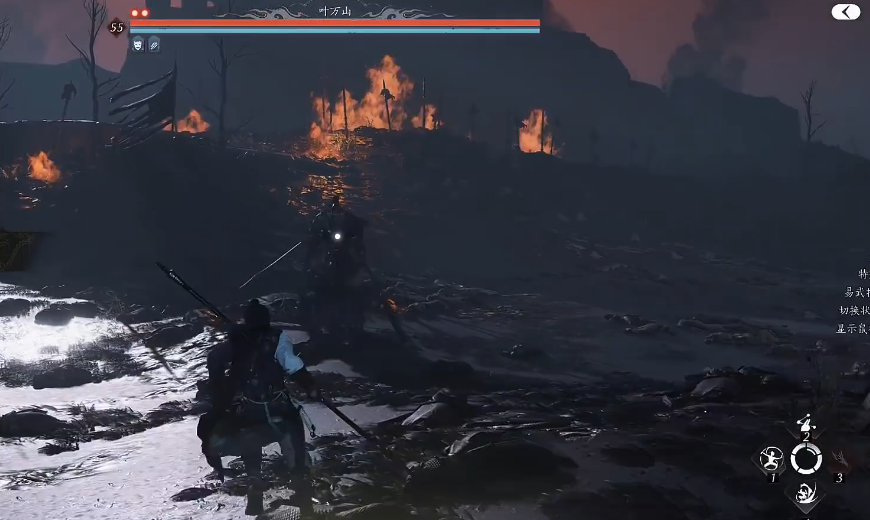This screenshot has width=870, height=520.
Task: Select the faded branch skill icon
Action: [840, 459]
